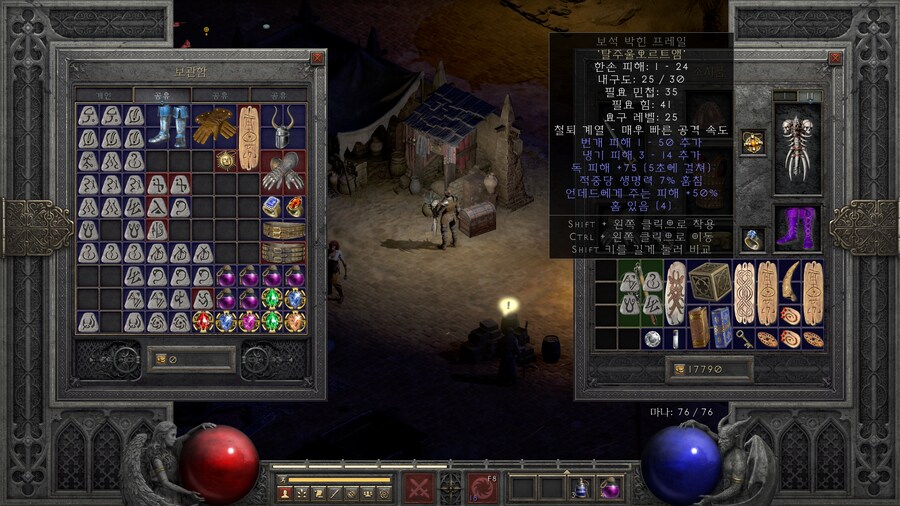Pick the key in the inventory
Image resolution: width=900 pixels, height=506 pixels.
744,339
